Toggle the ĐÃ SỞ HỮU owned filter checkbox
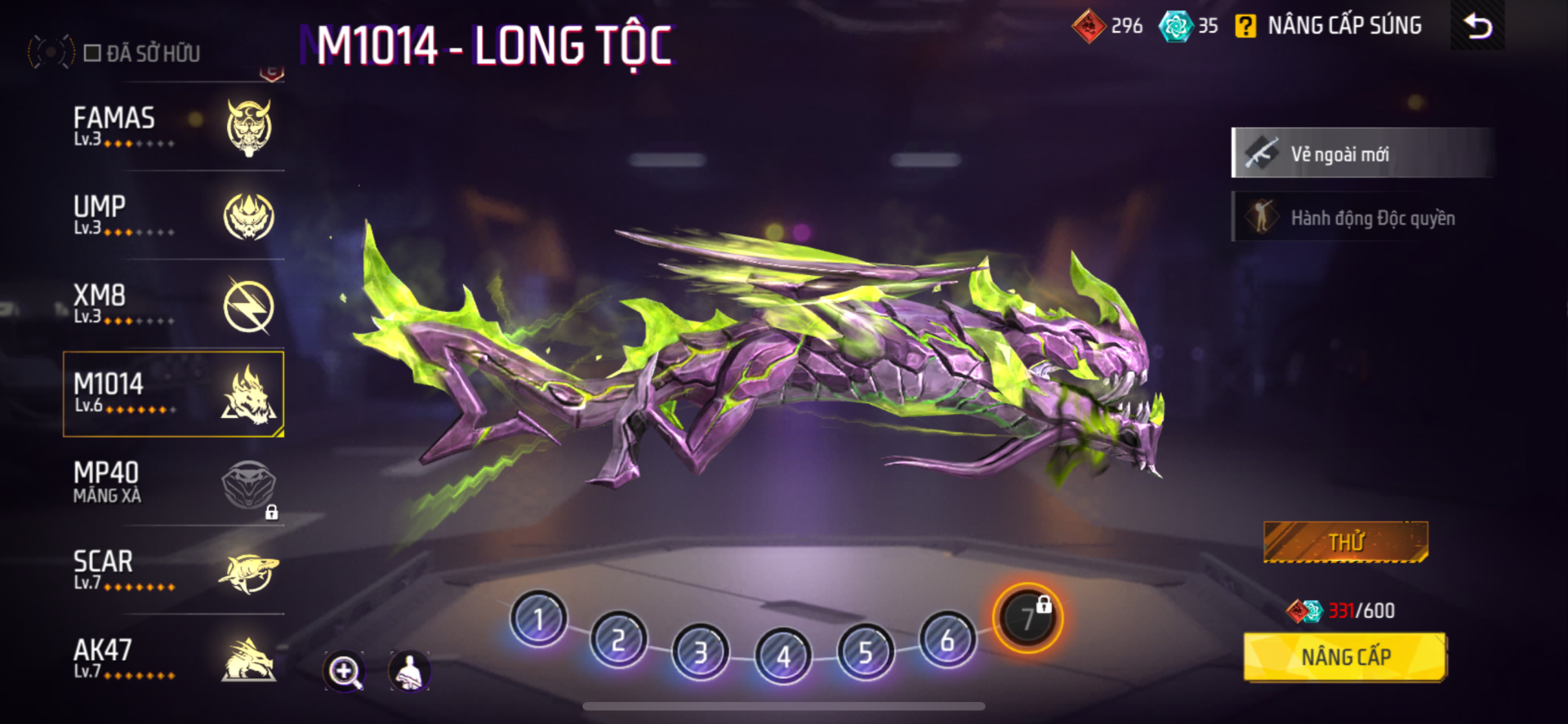This screenshot has width=1568, height=724. point(92,54)
